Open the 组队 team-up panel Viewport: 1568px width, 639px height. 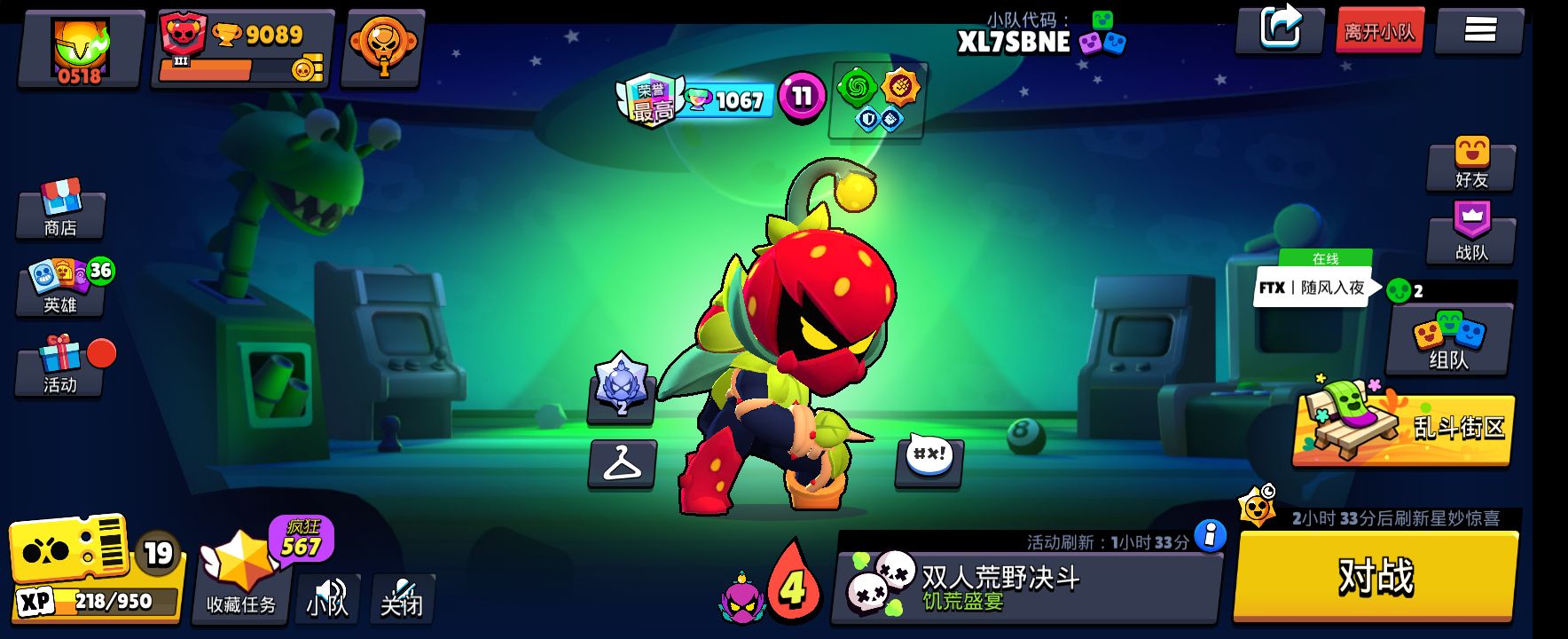(x=1449, y=339)
